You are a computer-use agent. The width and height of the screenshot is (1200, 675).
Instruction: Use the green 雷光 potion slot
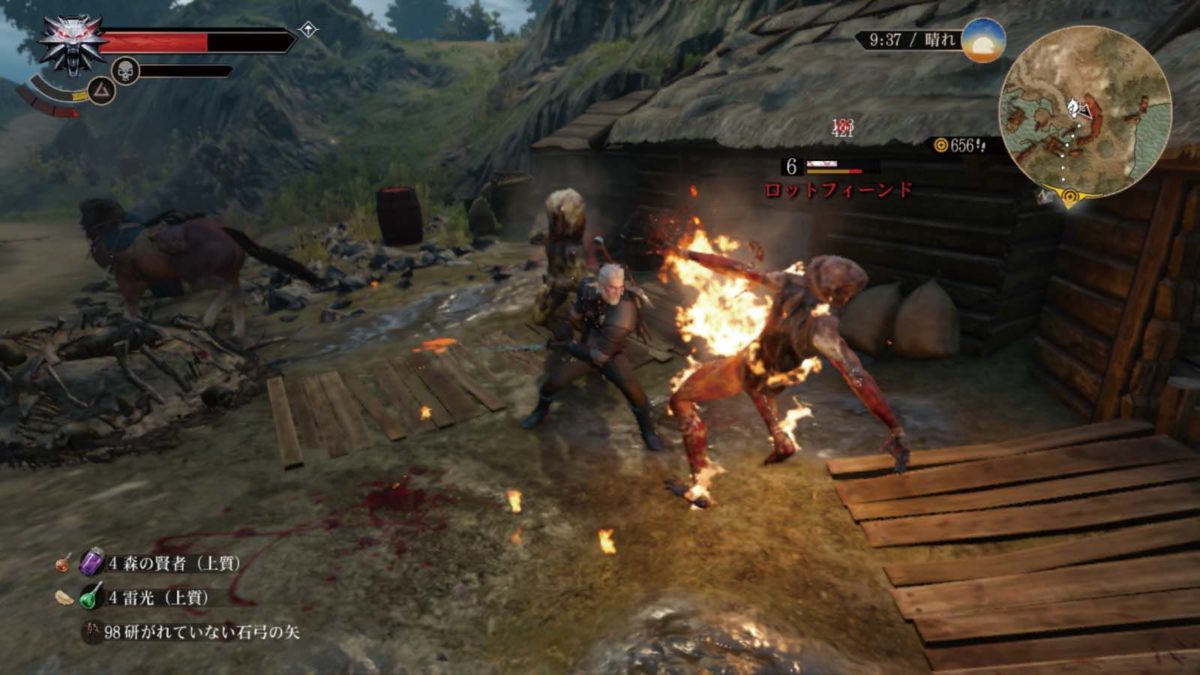coord(92,597)
